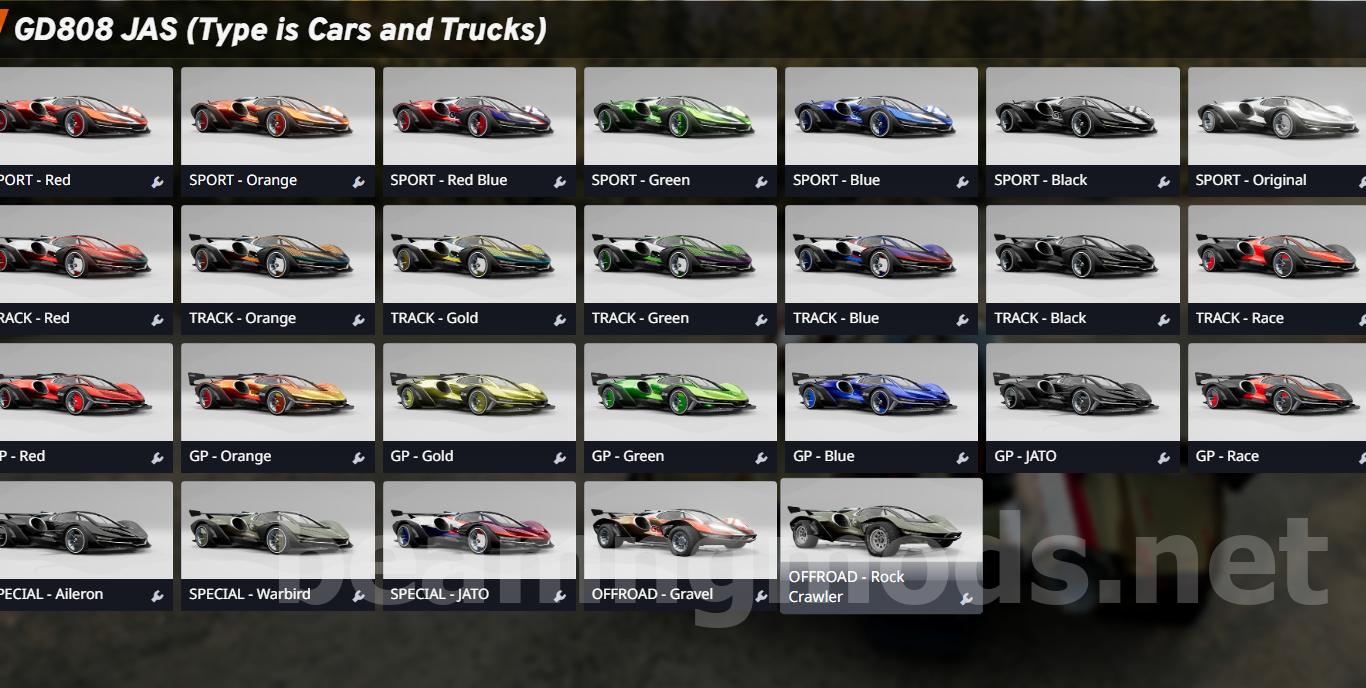The width and height of the screenshot is (1366, 688).
Task: Select the GP - Orange car tile
Action: coord(278,394)
